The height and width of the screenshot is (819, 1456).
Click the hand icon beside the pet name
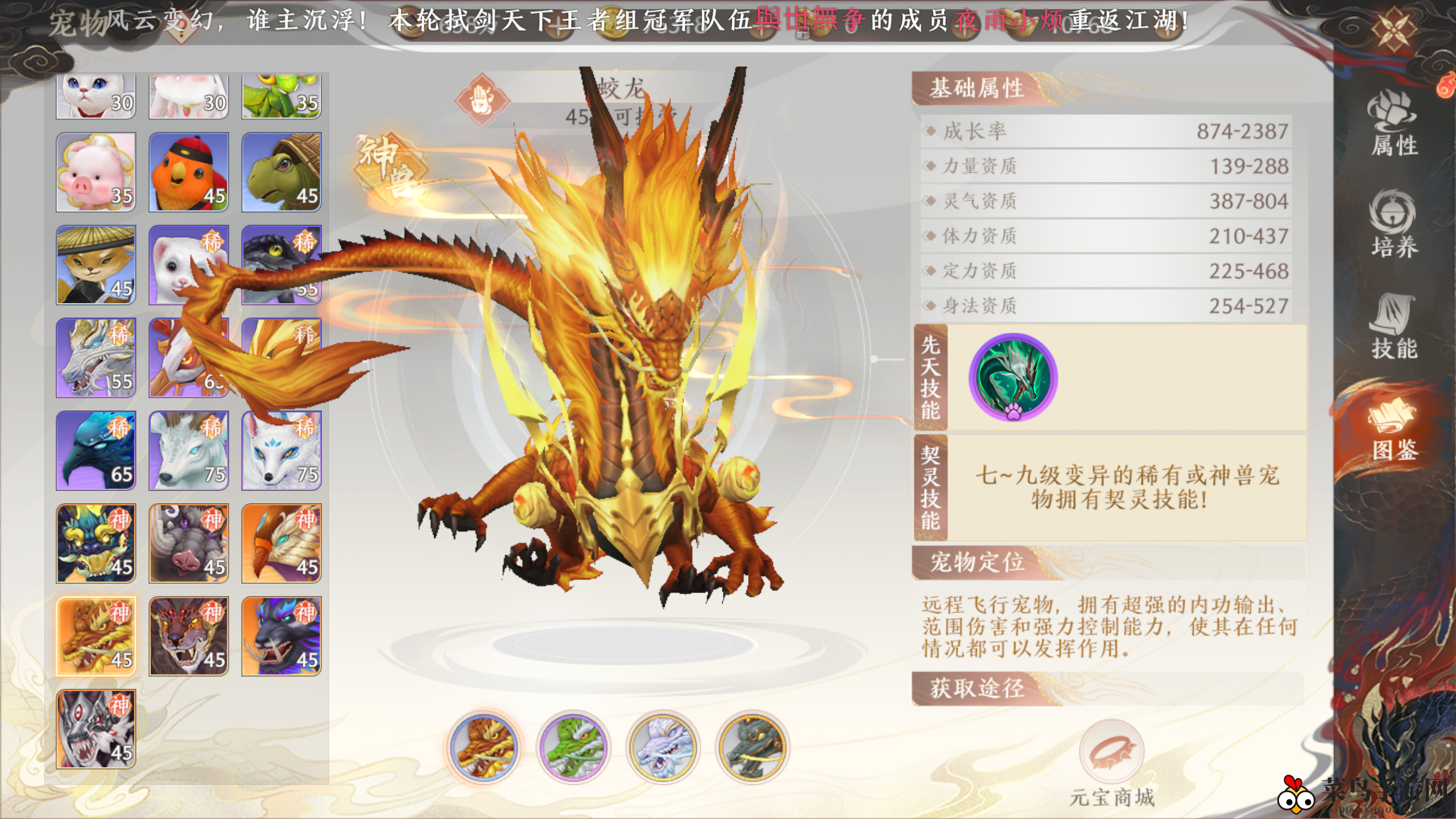pos(482,101)
